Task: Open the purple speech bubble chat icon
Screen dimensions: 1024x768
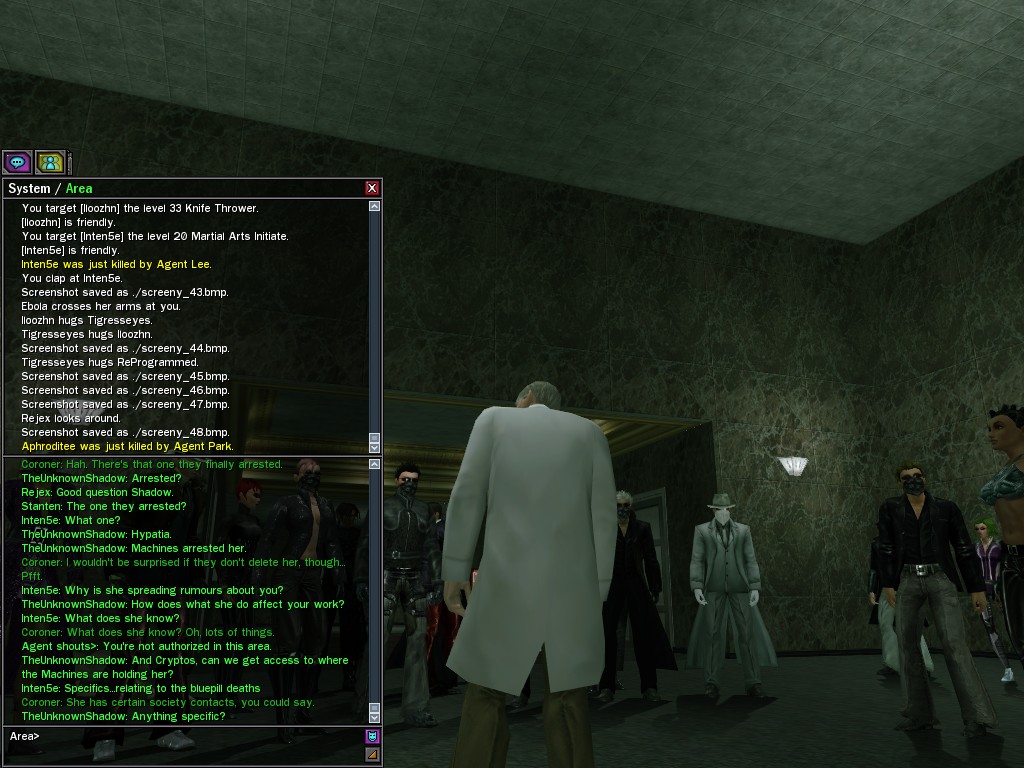Action: 17,161
